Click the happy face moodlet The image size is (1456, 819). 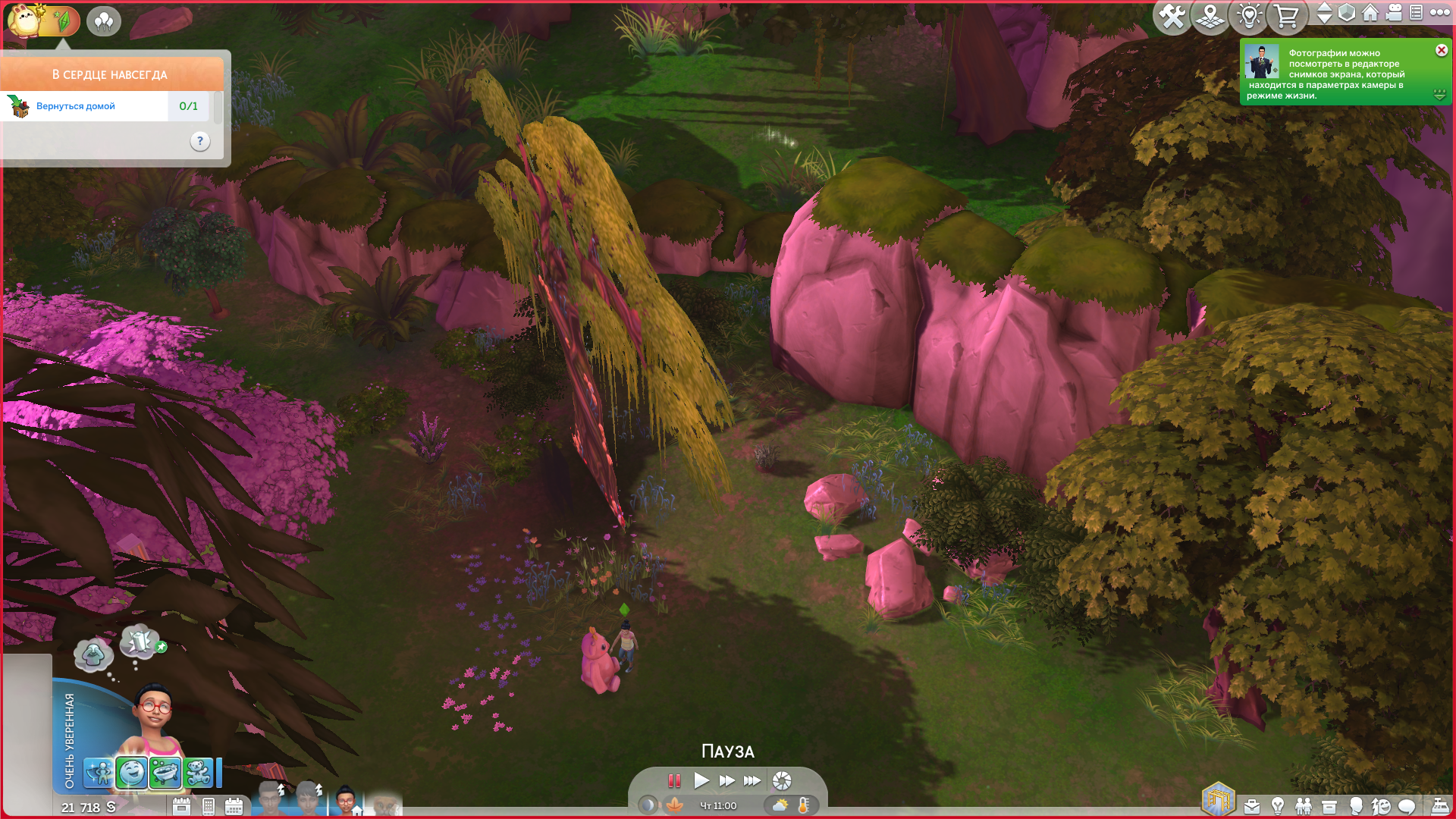pos(132,773)
